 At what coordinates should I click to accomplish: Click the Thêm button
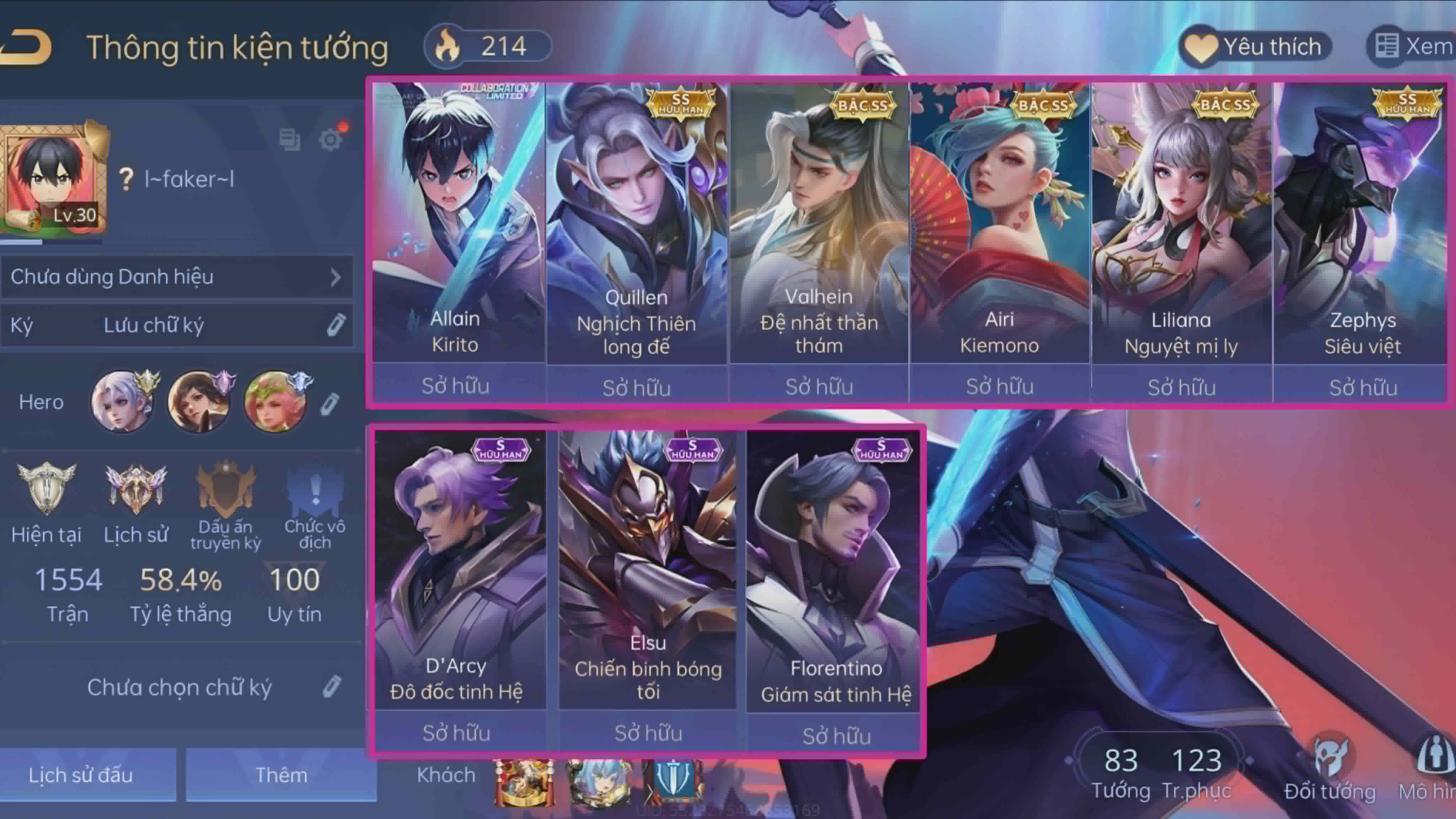(x=281, y=775)
